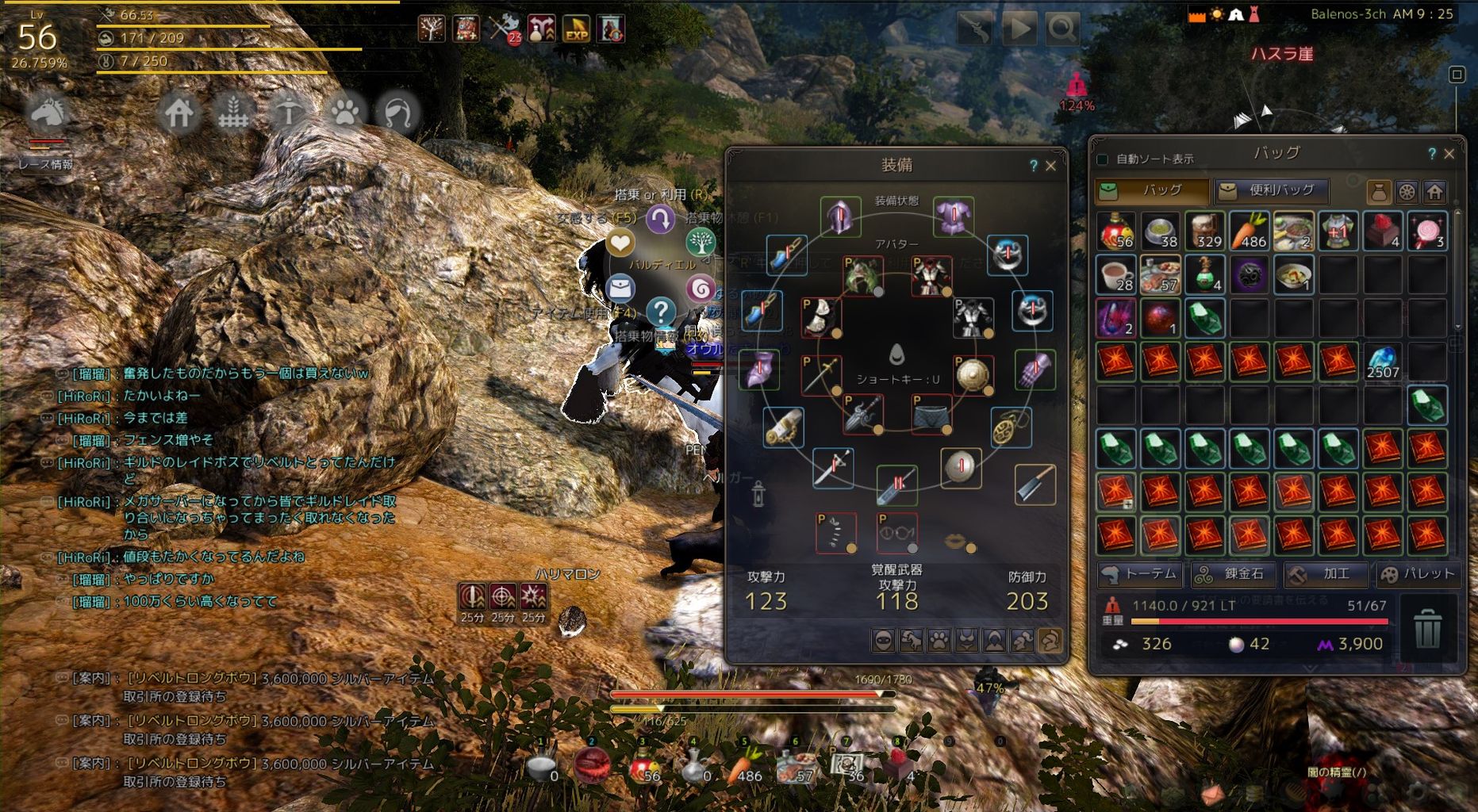Switch to the 便利バッグ tab
This screenshot has height=812, width=1478.
click(1272, 191)
